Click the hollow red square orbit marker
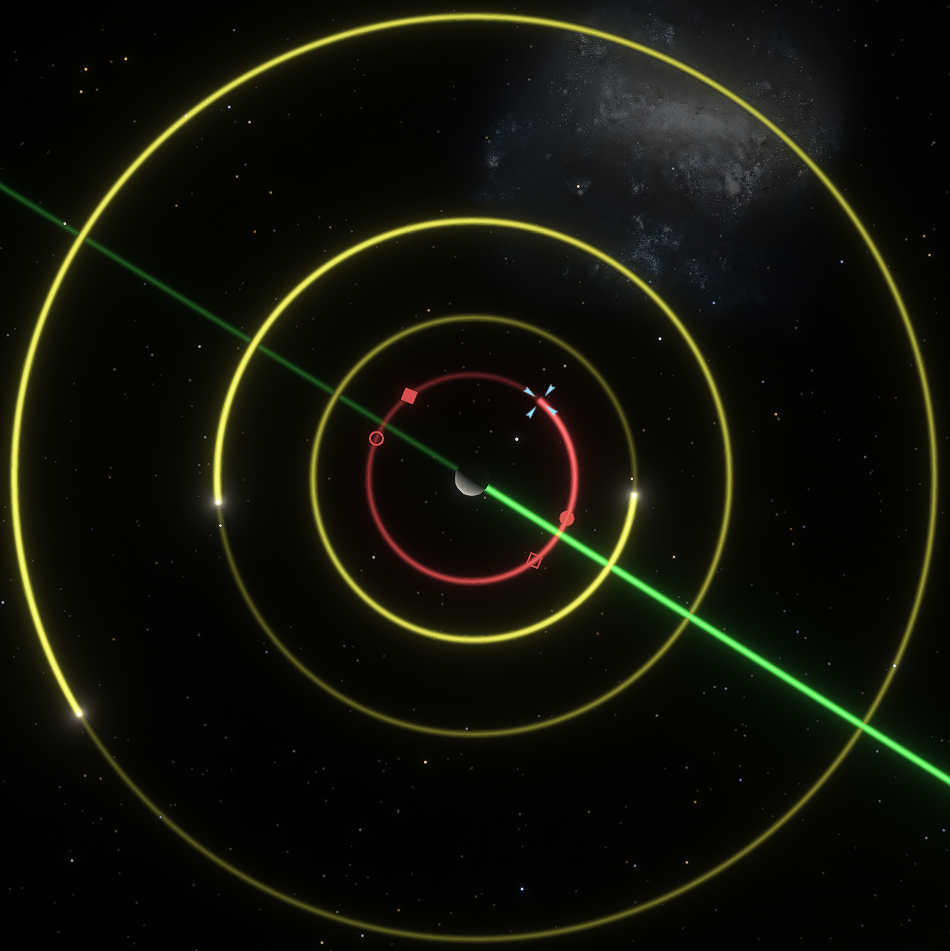Image resolution: width=950 pixels, height=951 pixels. pos(534,560)
